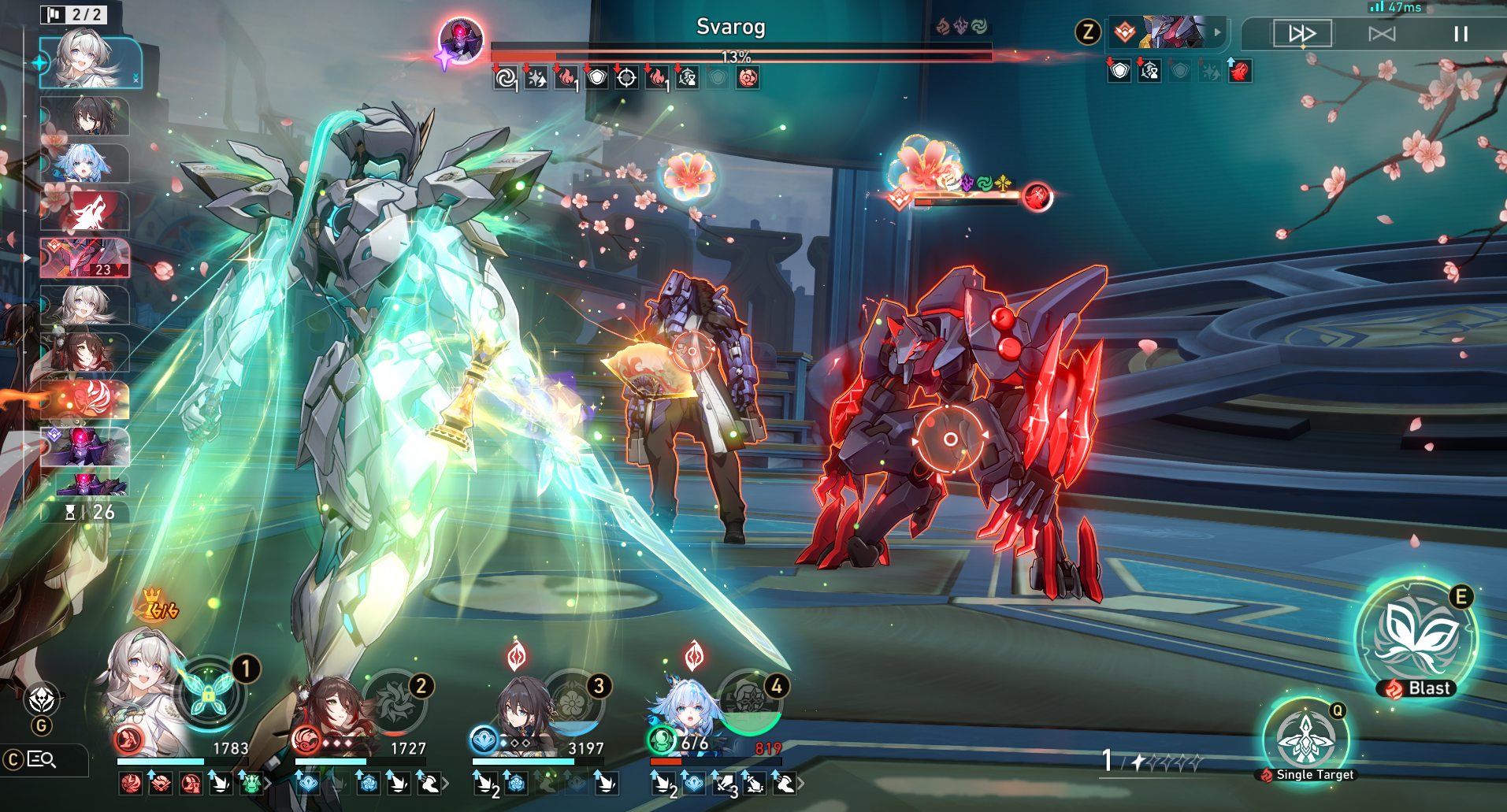
Task: Open the battle details view
Action: coord(41,759)
